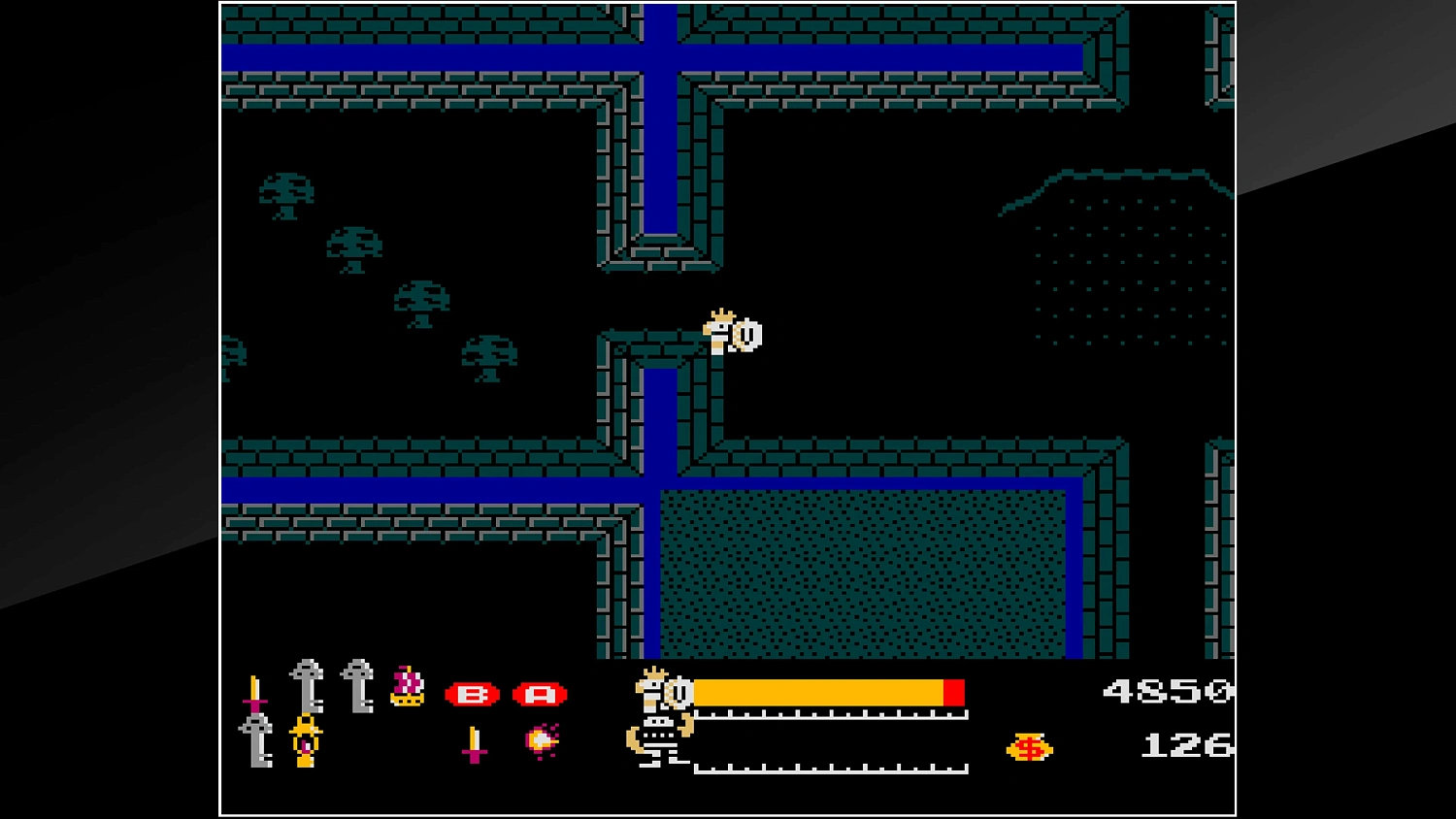The image size is (1456, 819).
Task: Click the small purple dagger icon
Action: 475,742
